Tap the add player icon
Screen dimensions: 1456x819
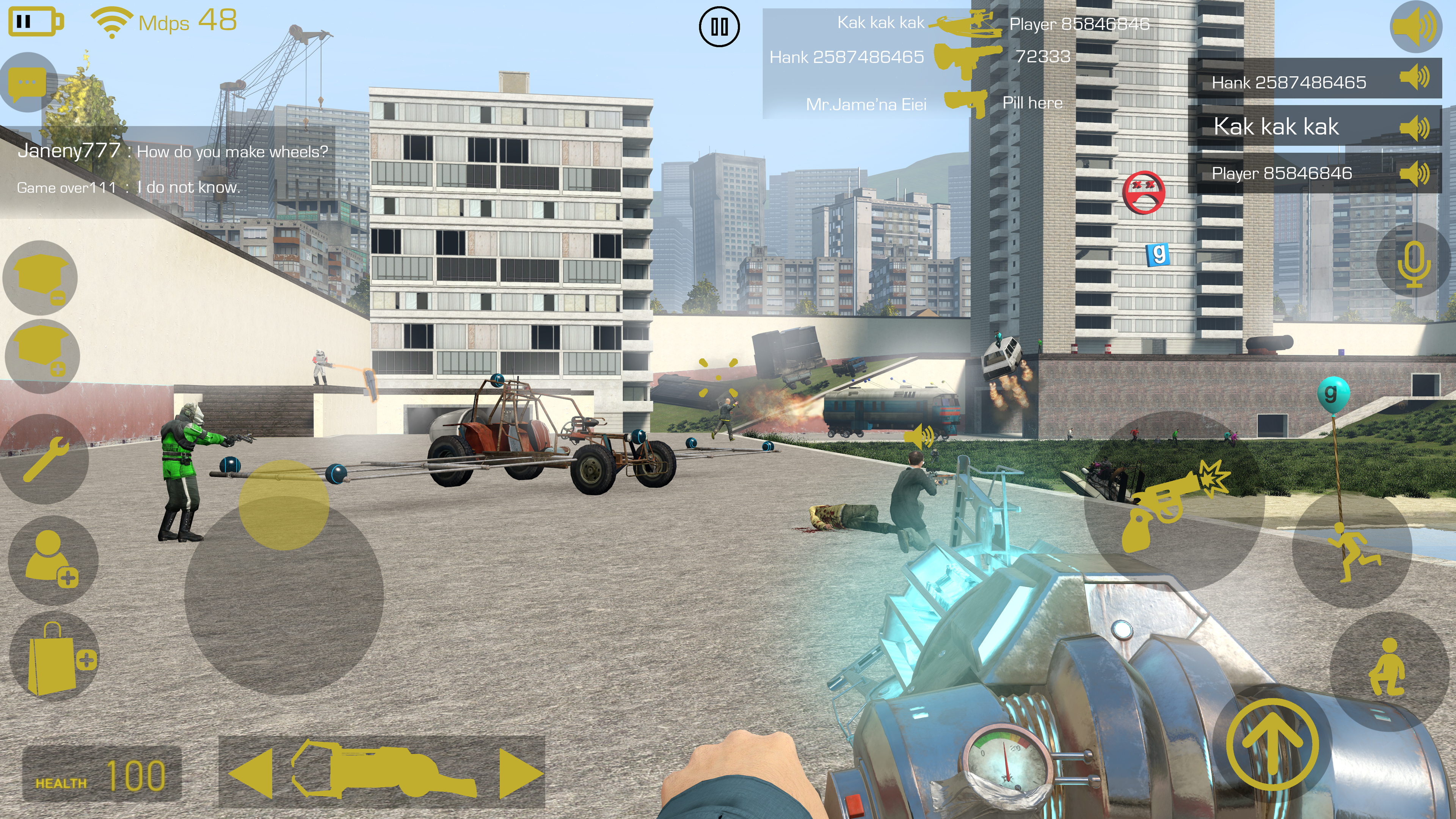pos(52,559)
